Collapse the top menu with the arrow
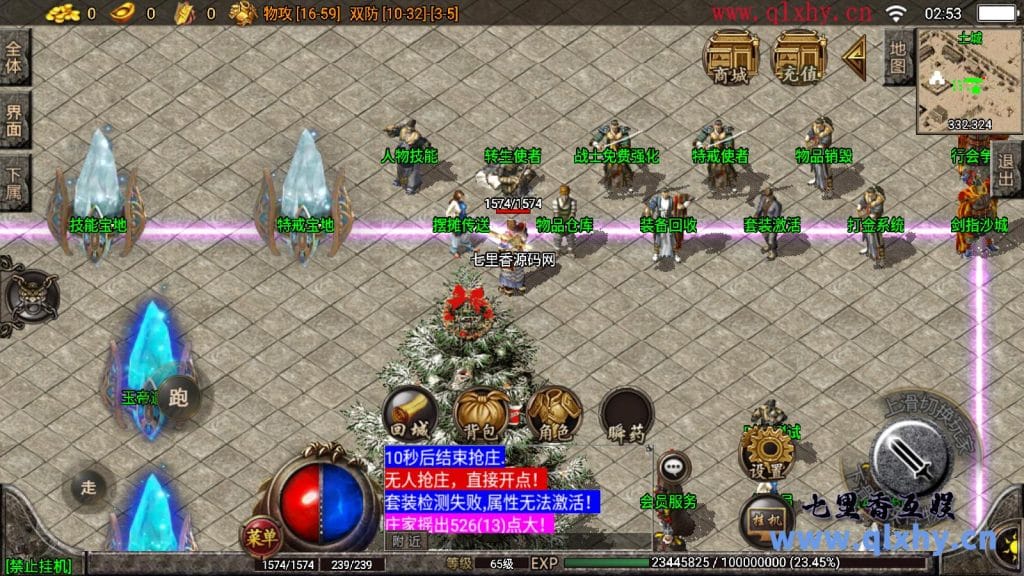Image resolution: width=1024 pixels, height=576 pixels. [x=854, y=57]
